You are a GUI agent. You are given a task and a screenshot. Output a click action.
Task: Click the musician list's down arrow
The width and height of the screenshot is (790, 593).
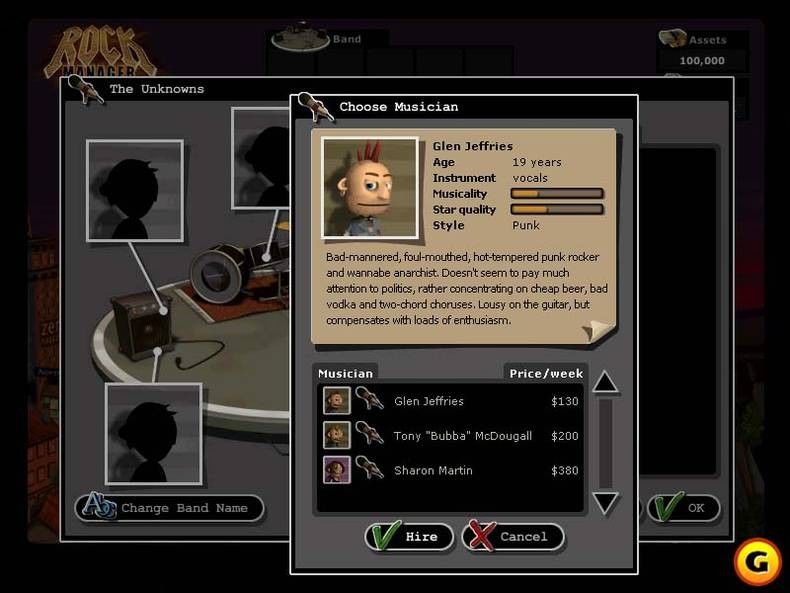[605, 502]
